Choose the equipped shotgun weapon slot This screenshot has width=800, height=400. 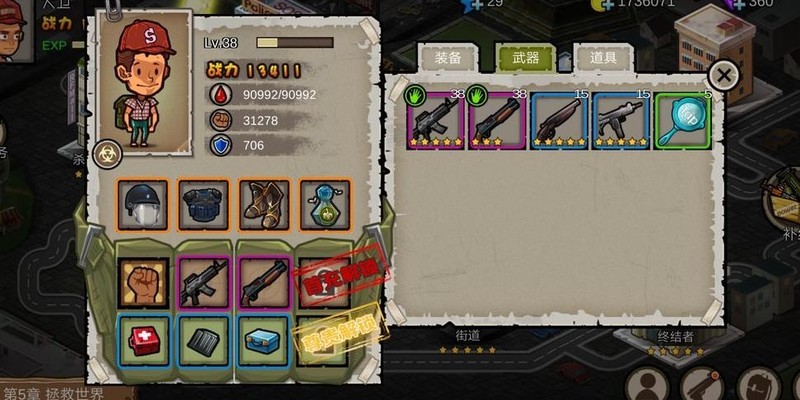click(x=264, y=282)
